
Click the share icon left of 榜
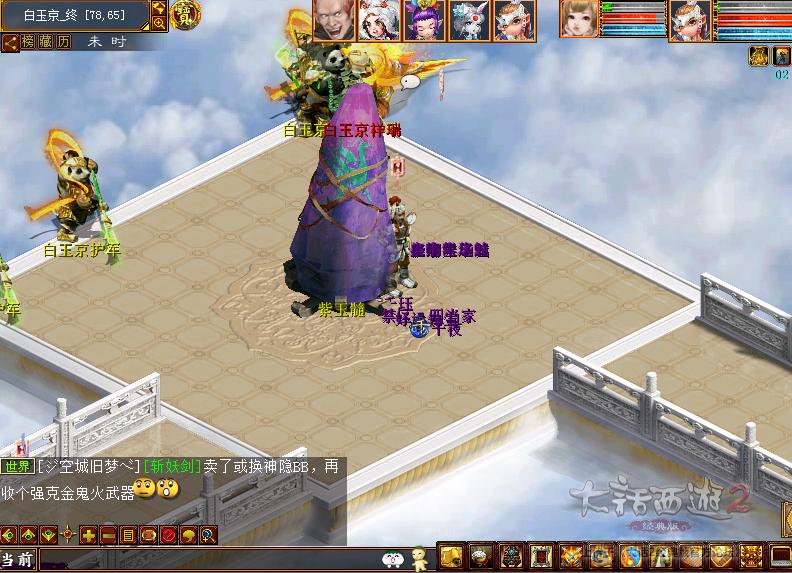9,42
